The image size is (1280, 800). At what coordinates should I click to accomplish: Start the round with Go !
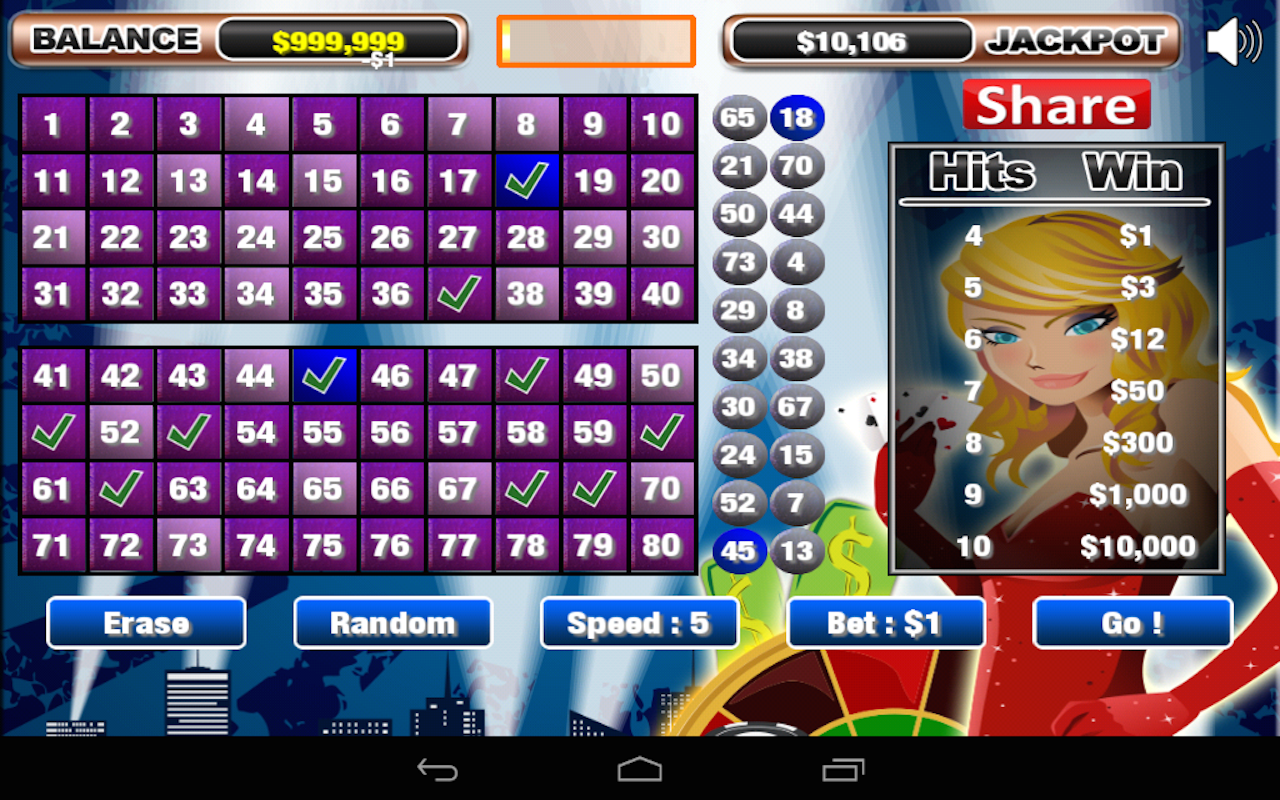1132,622
